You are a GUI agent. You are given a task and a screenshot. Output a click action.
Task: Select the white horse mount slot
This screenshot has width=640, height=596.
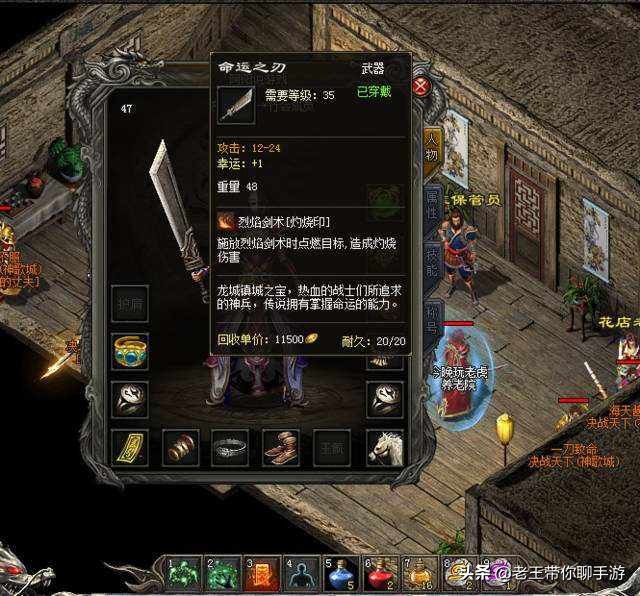(384, 447)
